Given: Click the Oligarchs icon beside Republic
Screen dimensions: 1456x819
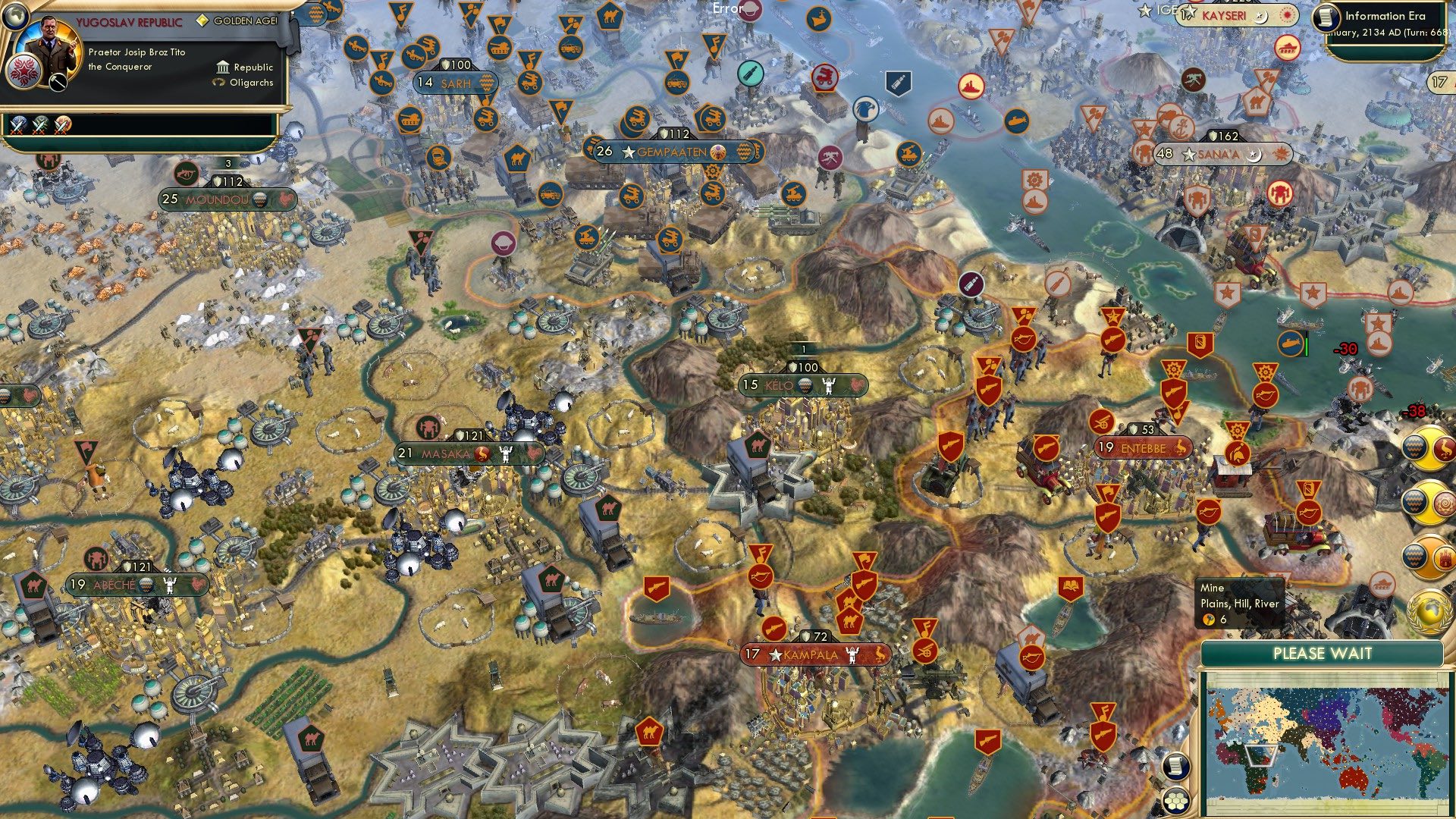Looking at the screenshot, I should pyautogui.click(x=218, y=82).
